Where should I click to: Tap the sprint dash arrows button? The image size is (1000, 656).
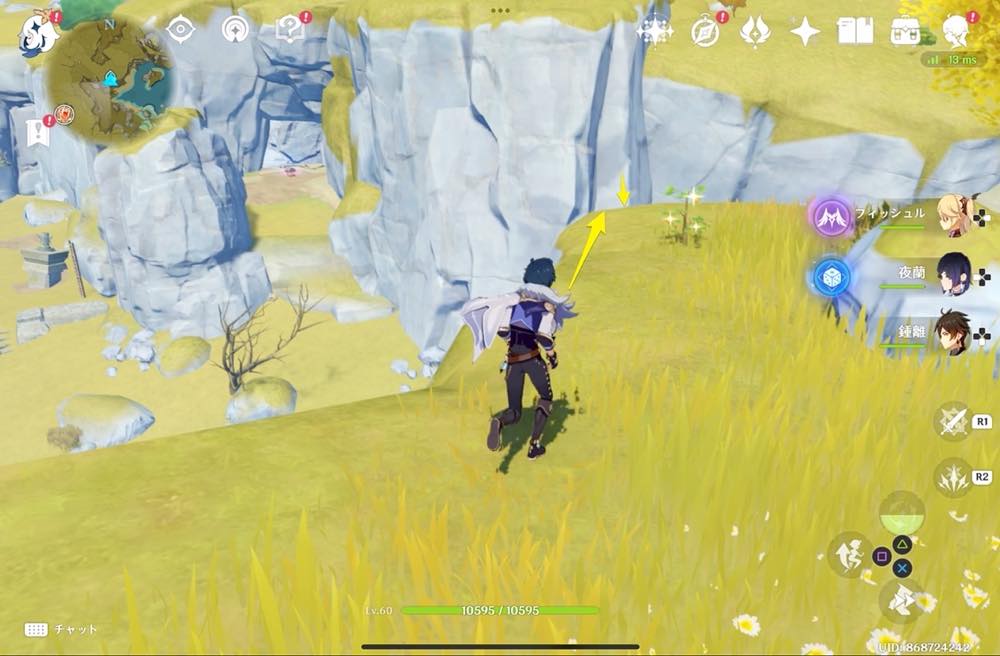[901, 600]
